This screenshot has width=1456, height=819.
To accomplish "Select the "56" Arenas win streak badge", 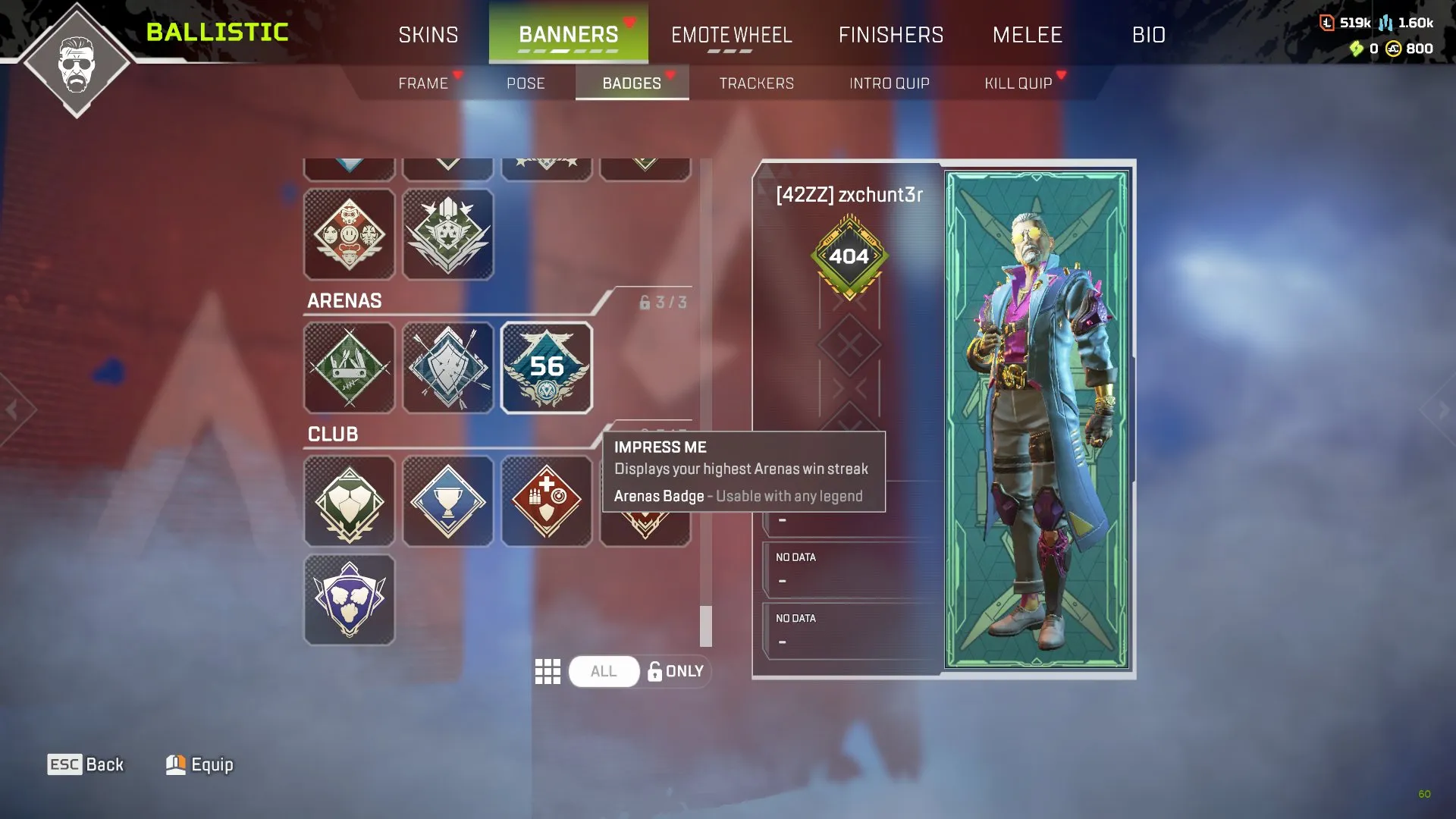I will point(547,368).
